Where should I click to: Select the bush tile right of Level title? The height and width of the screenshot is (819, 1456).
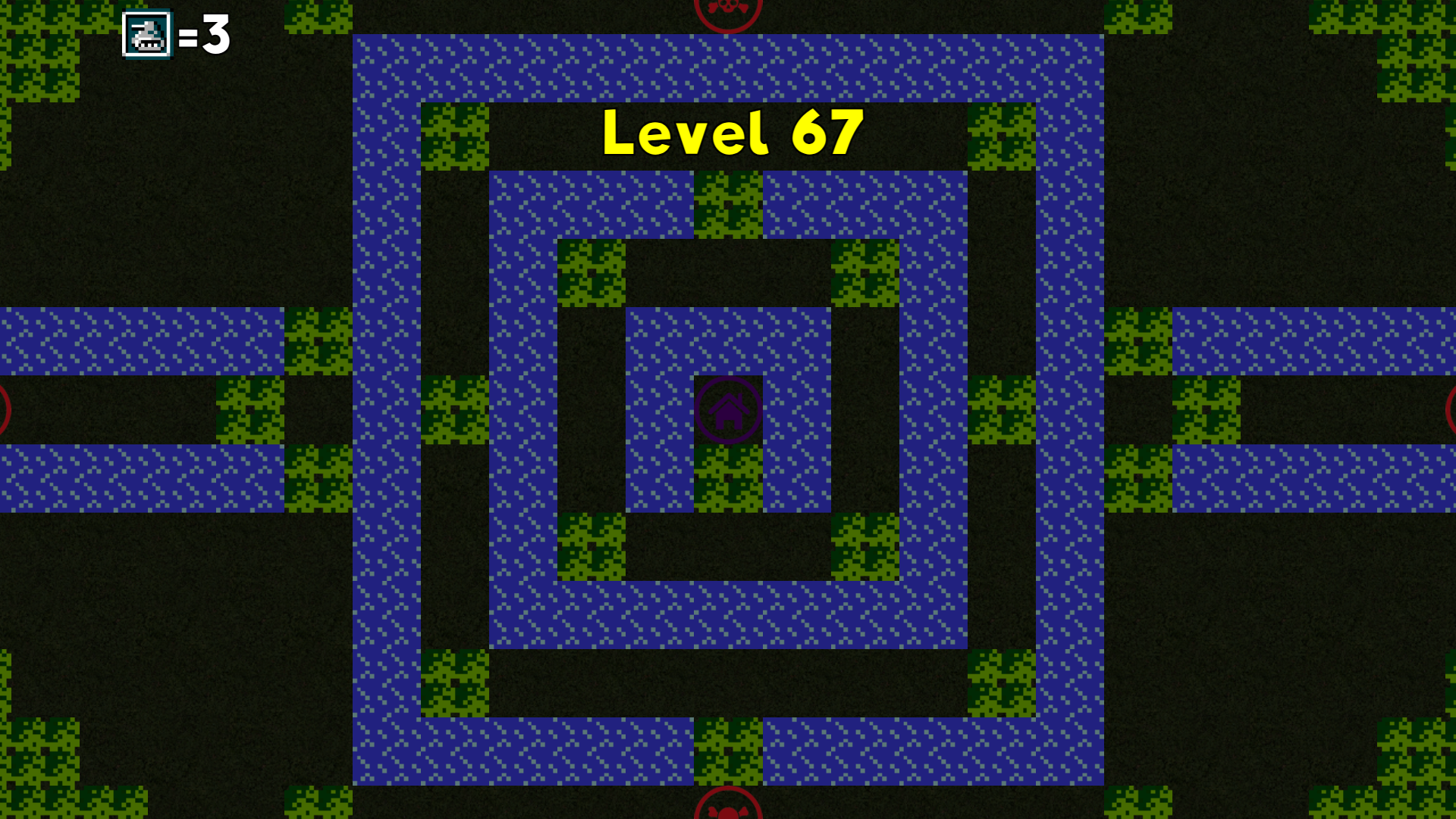[x=1001, y=136]
